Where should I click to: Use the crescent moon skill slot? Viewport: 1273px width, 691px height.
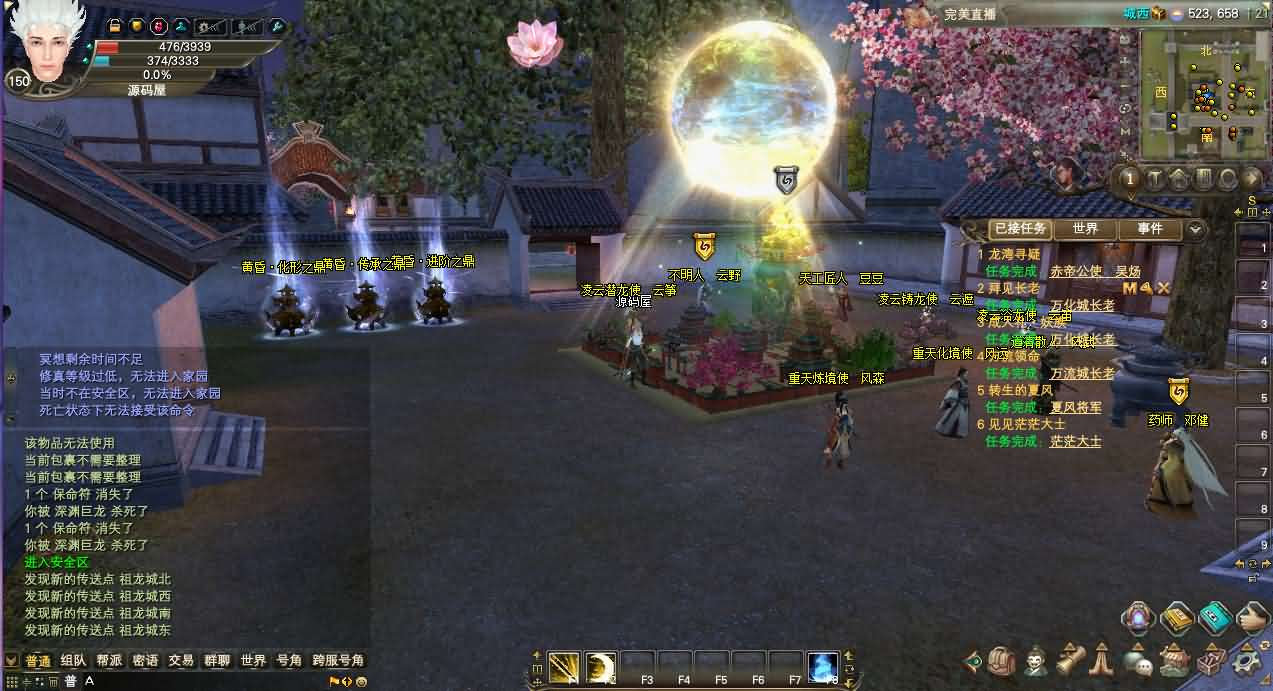click(601, 666)
